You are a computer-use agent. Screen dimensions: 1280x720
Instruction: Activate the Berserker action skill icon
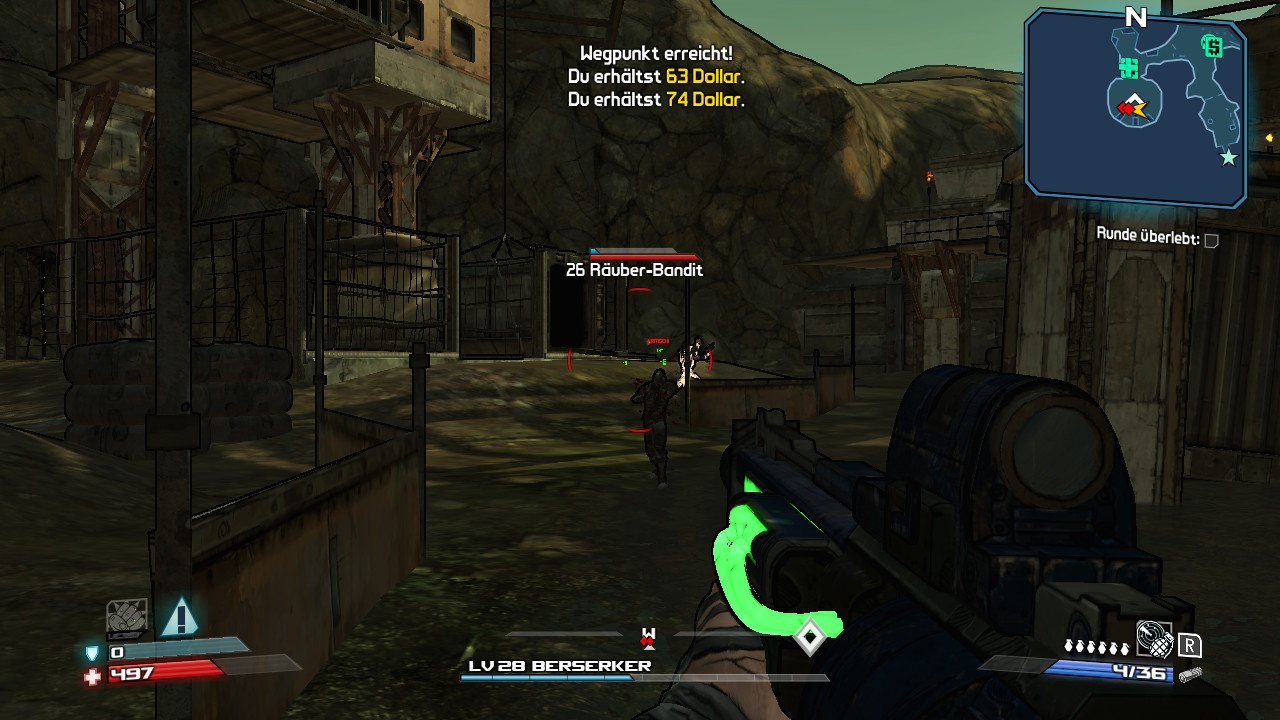point(127,617)
